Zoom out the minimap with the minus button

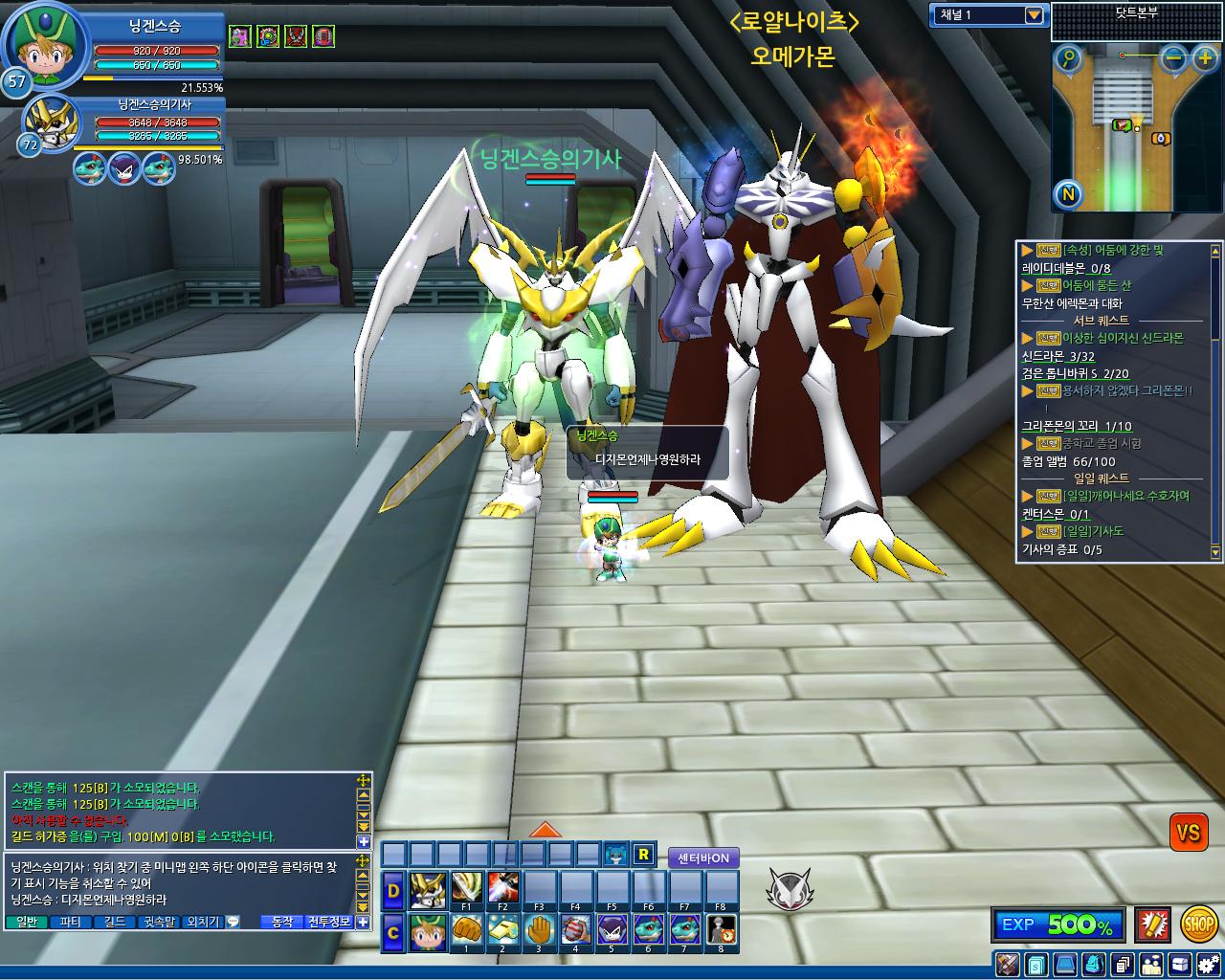1174,58
